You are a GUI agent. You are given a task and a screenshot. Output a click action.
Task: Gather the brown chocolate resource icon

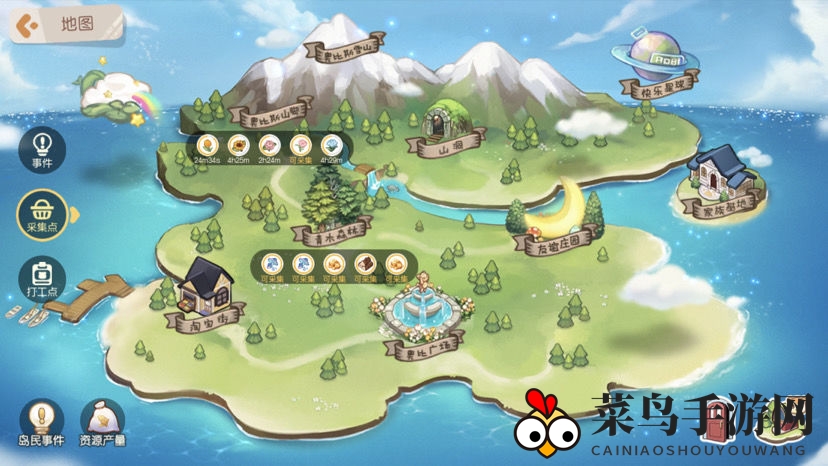pos(365,264)
